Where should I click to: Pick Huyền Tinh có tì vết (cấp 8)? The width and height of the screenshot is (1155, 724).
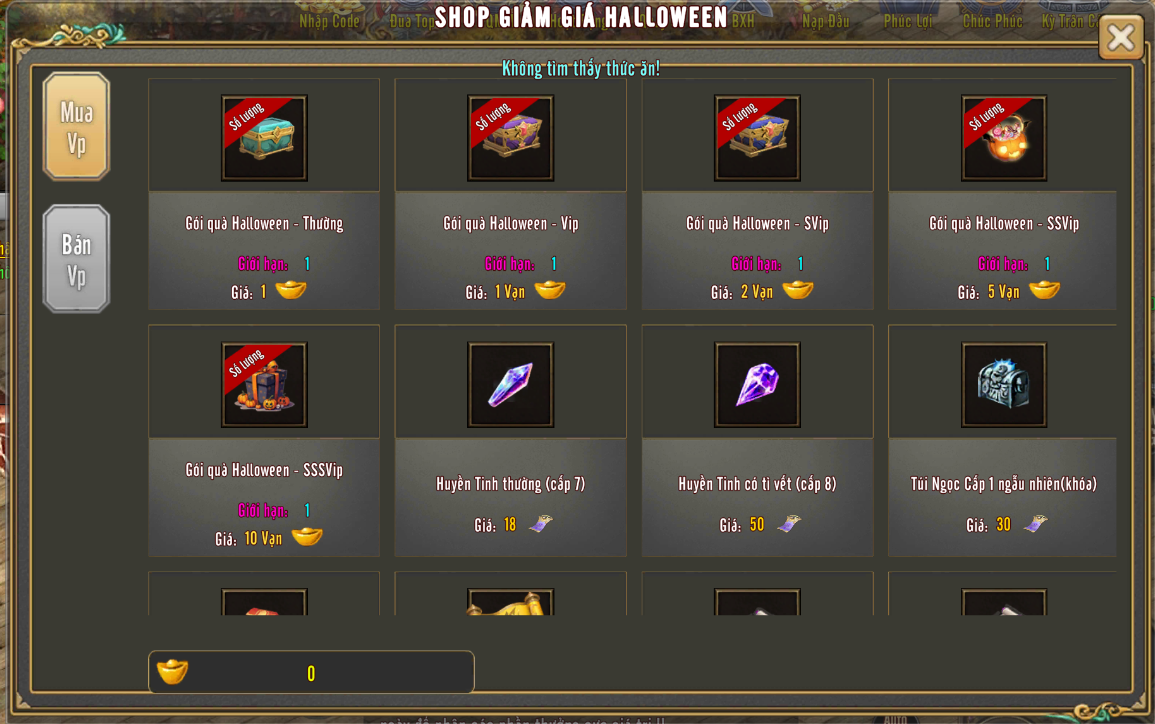[757, 385]
